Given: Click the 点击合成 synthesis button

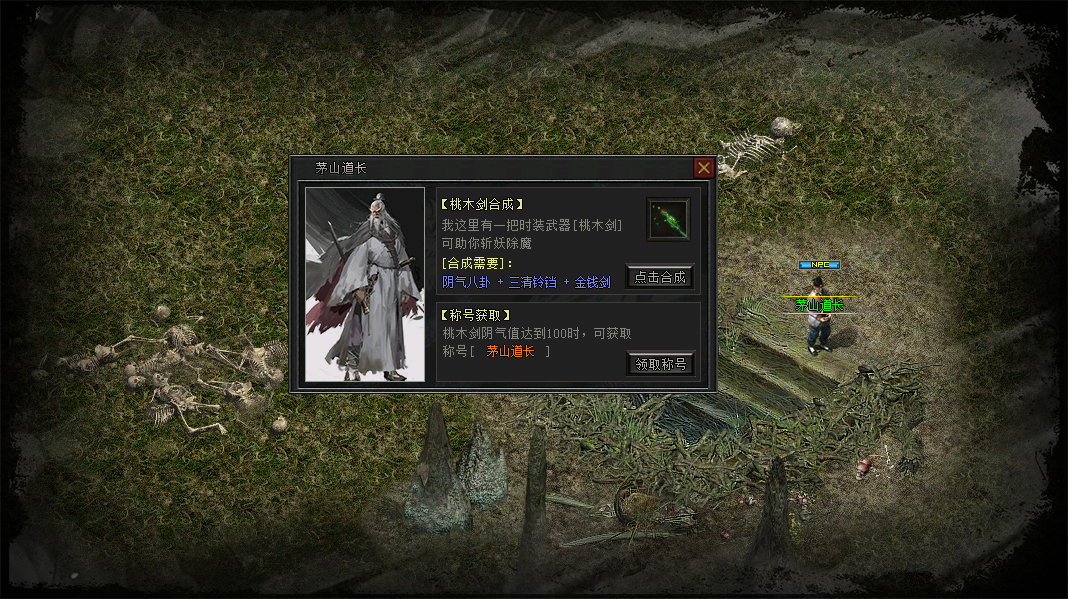Looking at the screenshot, I should tap(660, 277).
